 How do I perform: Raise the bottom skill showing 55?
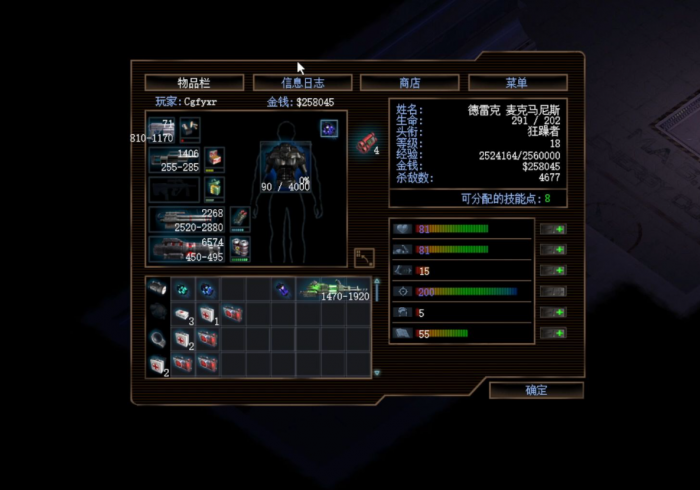click(x=553, y=333)
